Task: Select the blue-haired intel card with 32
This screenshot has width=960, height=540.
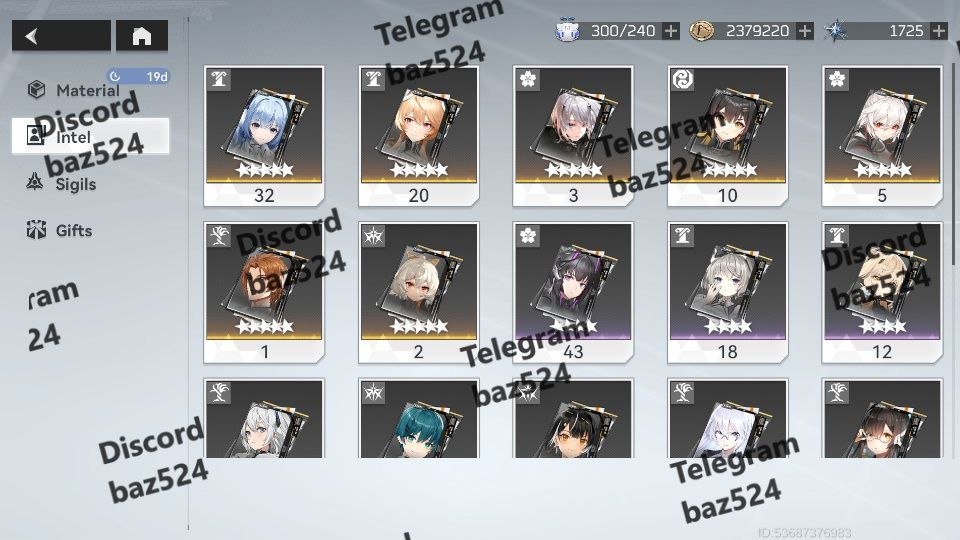Action: (x=264, y=135)
